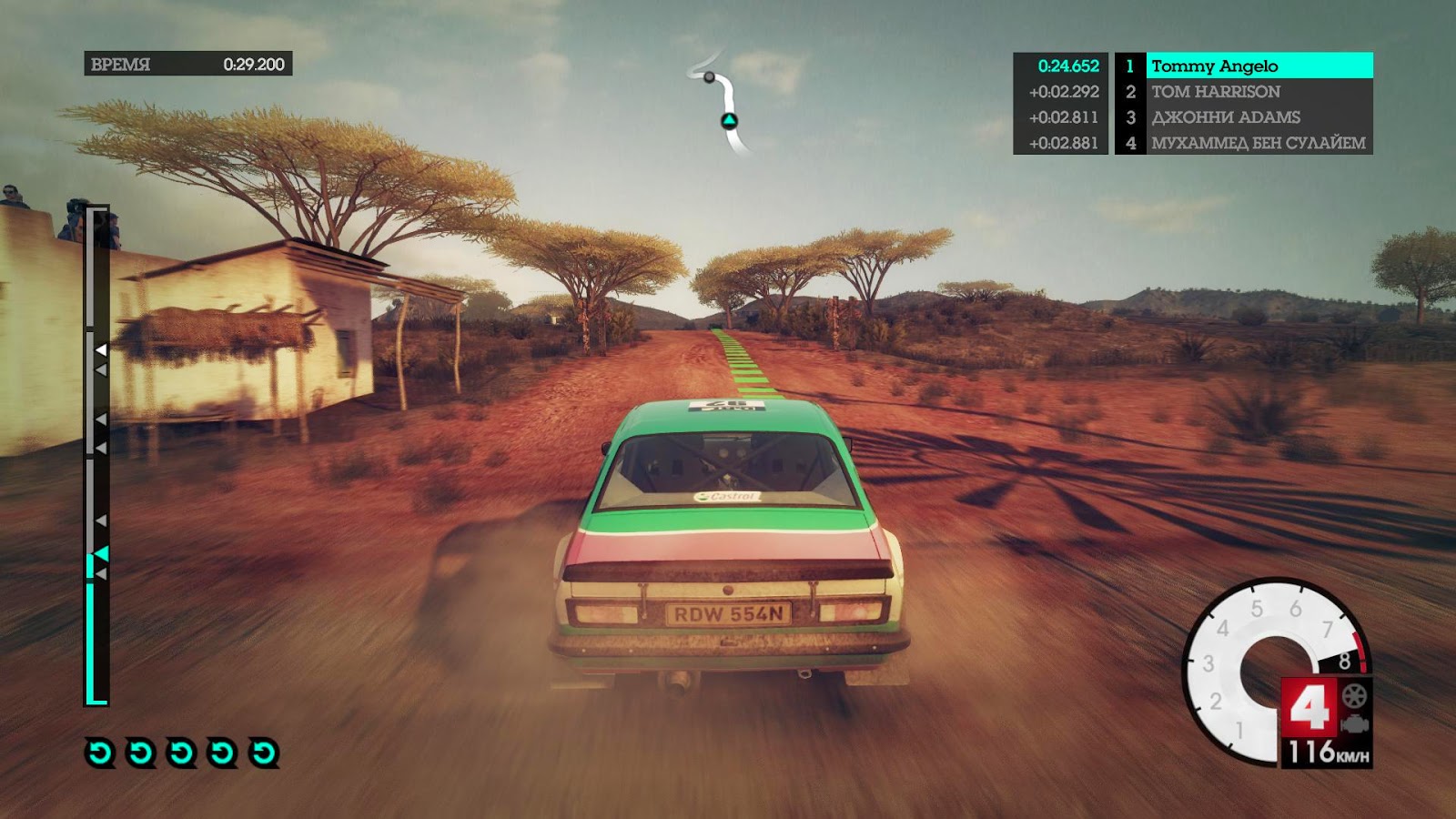The width and height of the screenshot is (1456, 819).
Task: Expand the split time +0:02.292 row
Action: 1062,91
